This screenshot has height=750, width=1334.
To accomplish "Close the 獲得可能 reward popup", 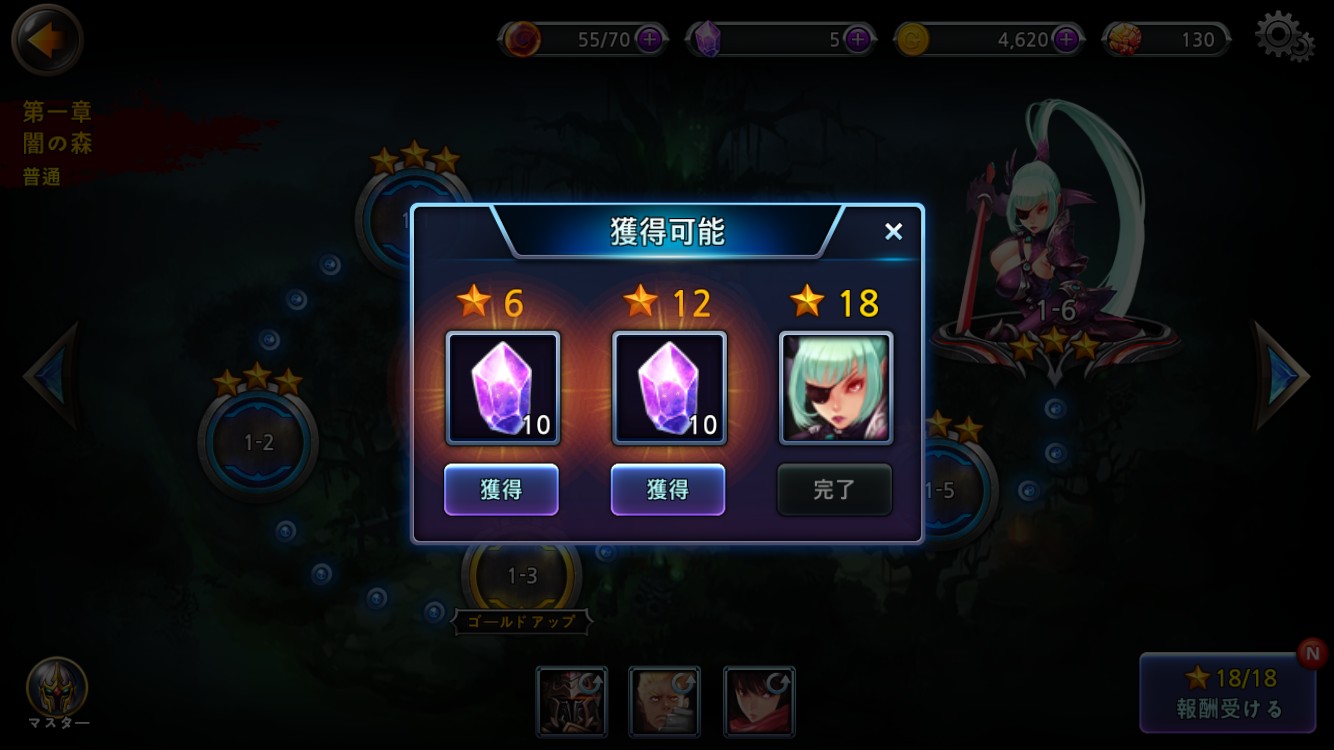I will (893, 232).
